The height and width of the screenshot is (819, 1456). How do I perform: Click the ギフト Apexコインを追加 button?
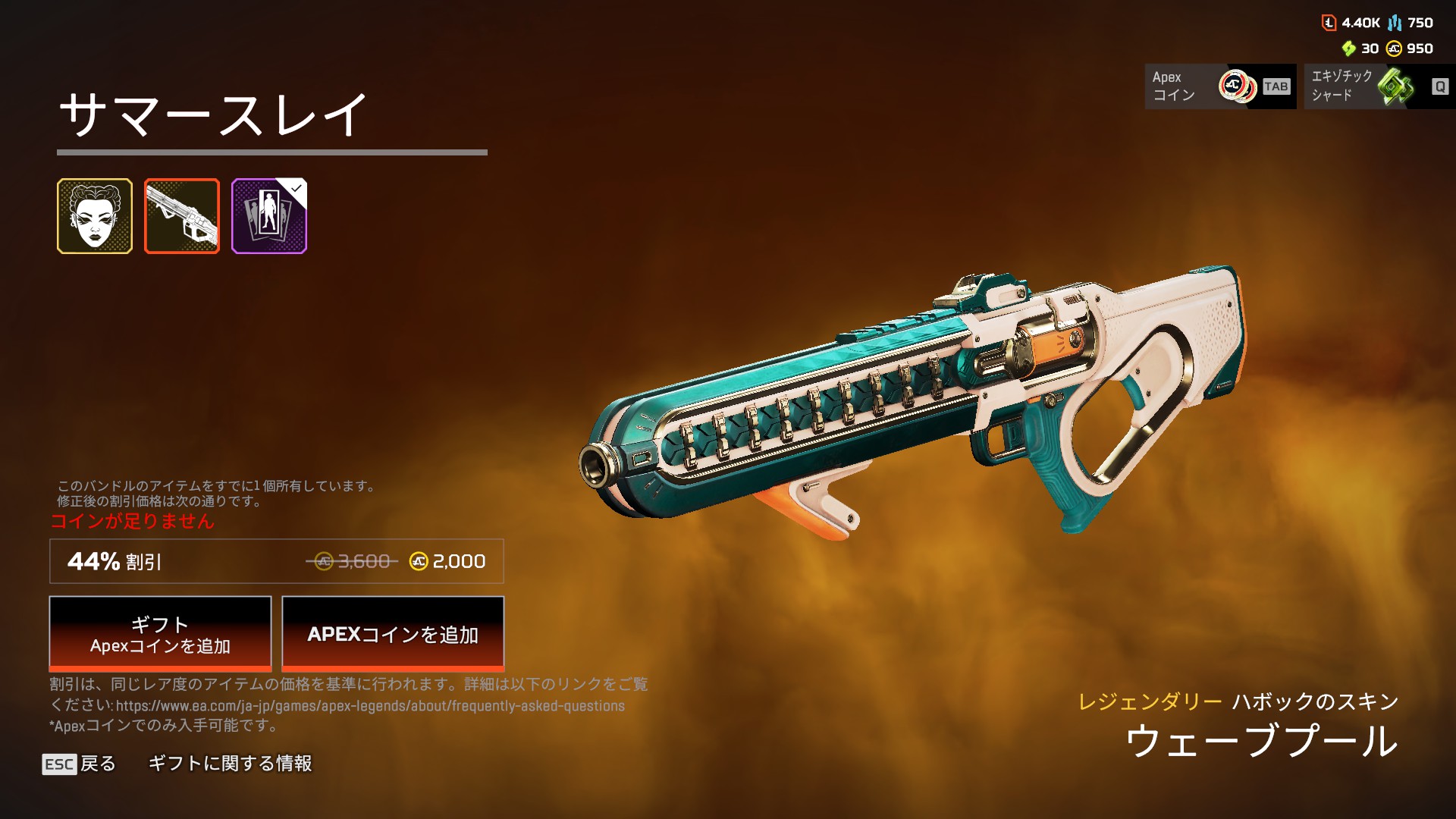pyautogui.click(x=160, y=634)
